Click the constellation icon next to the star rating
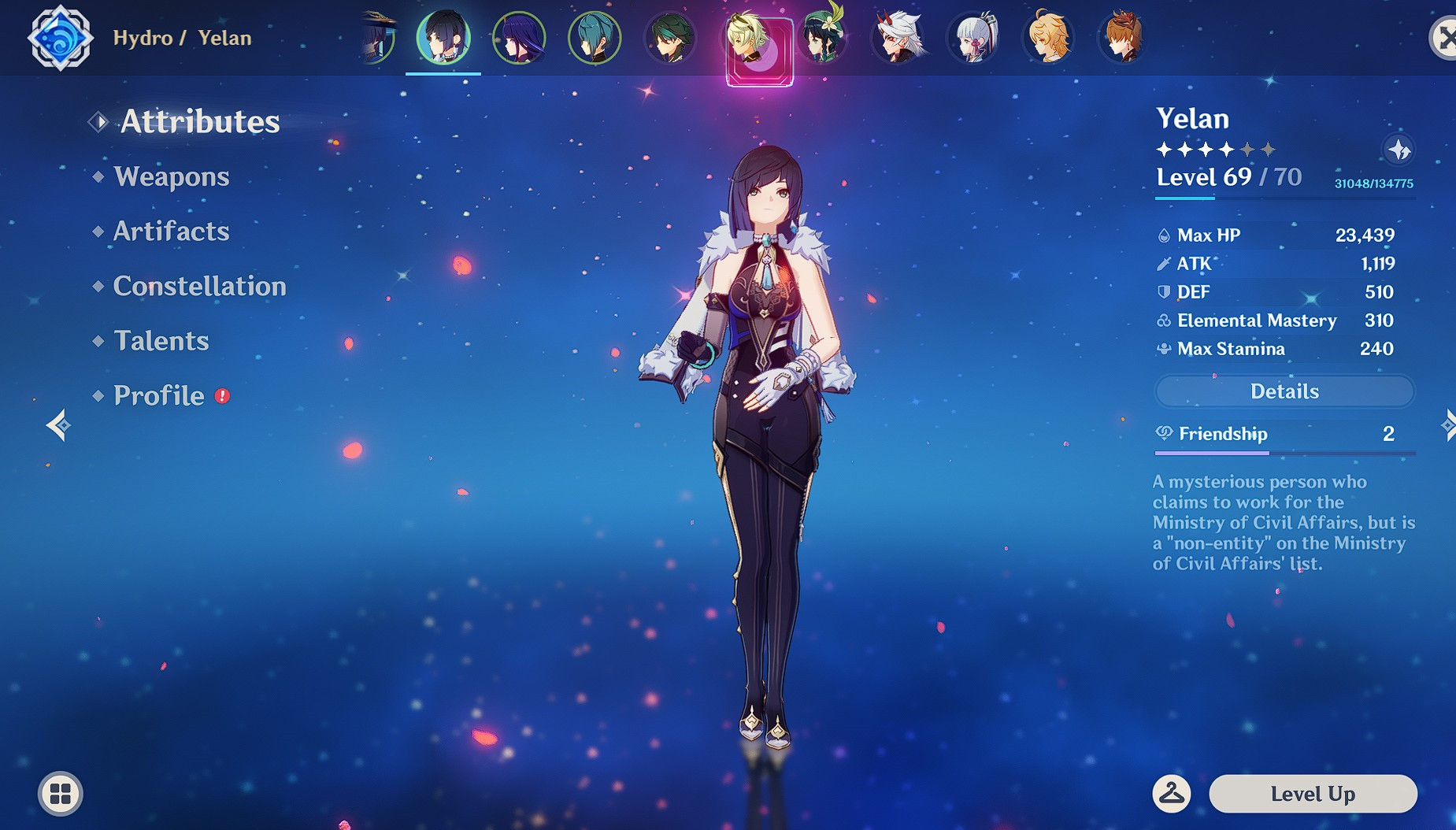This screenshot has width=1456, height=830. (x=1400, y=149)
